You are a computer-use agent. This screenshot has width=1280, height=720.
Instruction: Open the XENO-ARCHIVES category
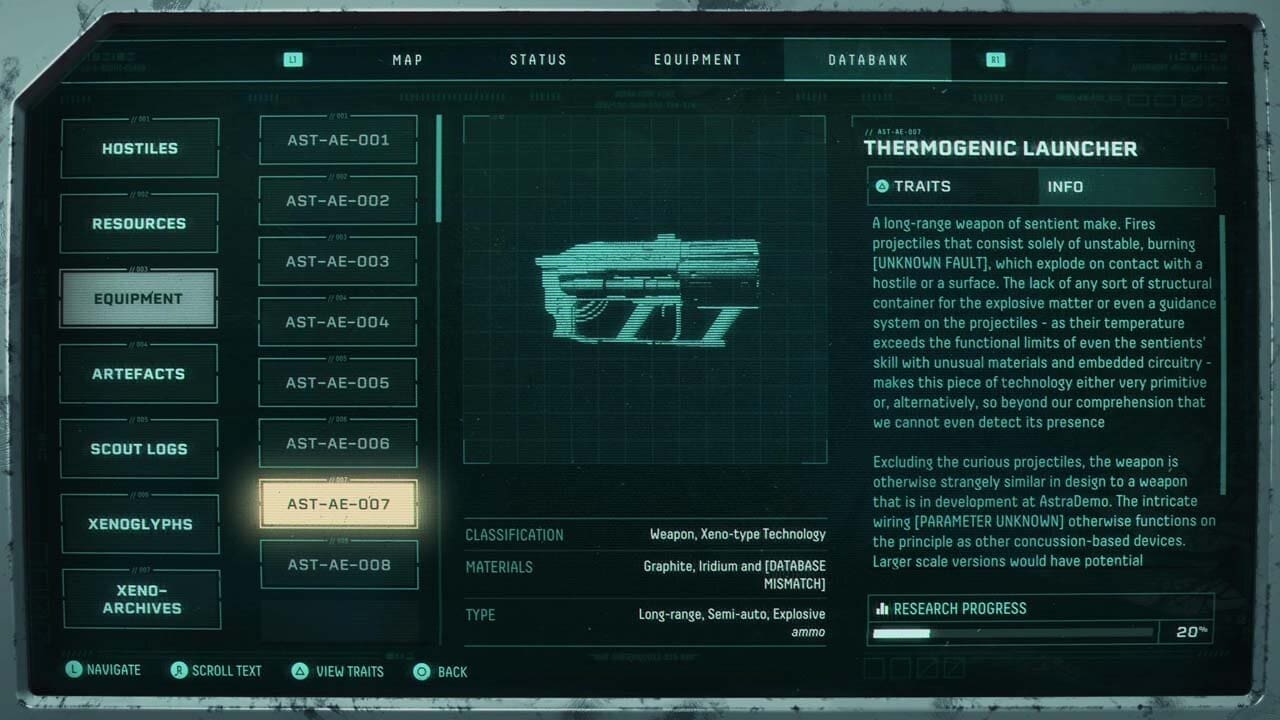141,598
